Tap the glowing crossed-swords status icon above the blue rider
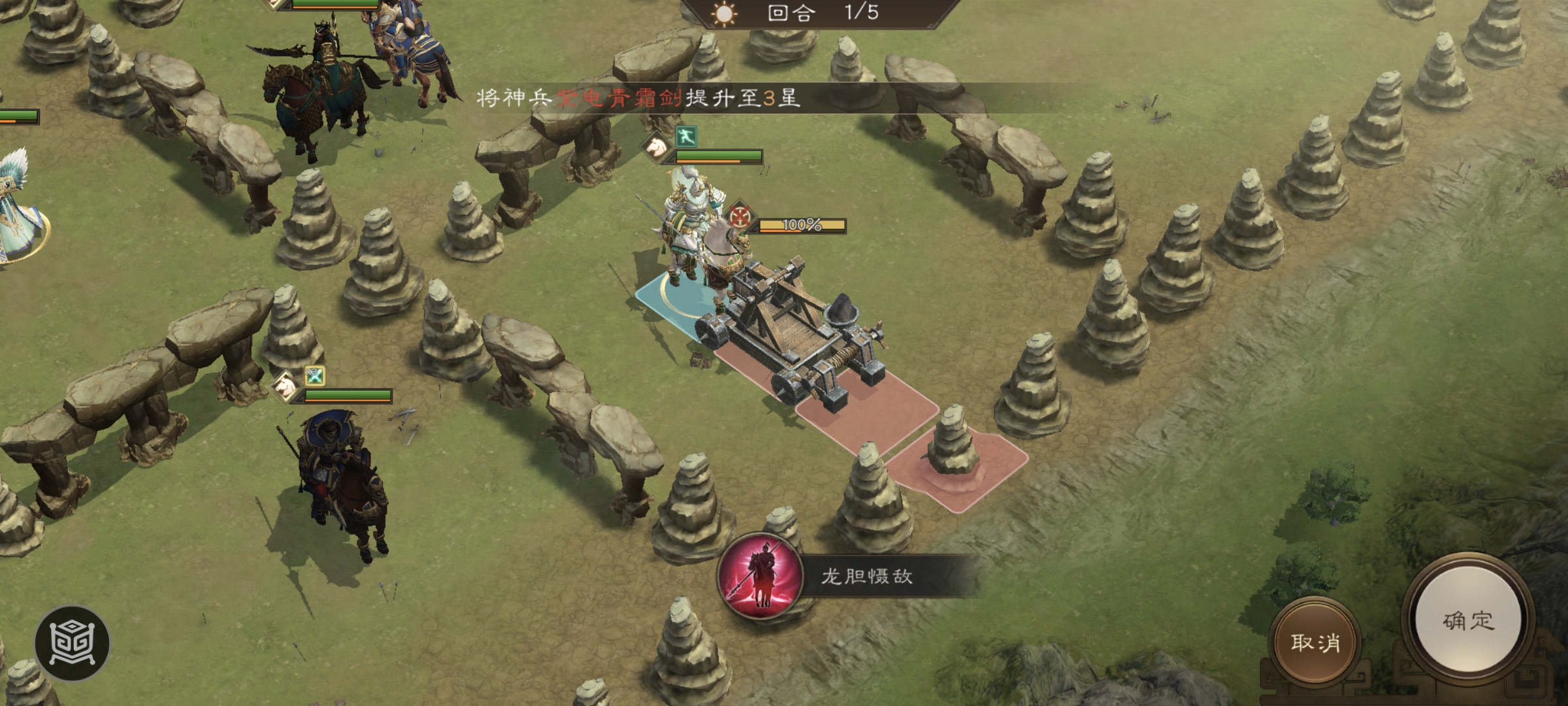This screenshot has height=706, width=1568. click(x=316, y=377)
